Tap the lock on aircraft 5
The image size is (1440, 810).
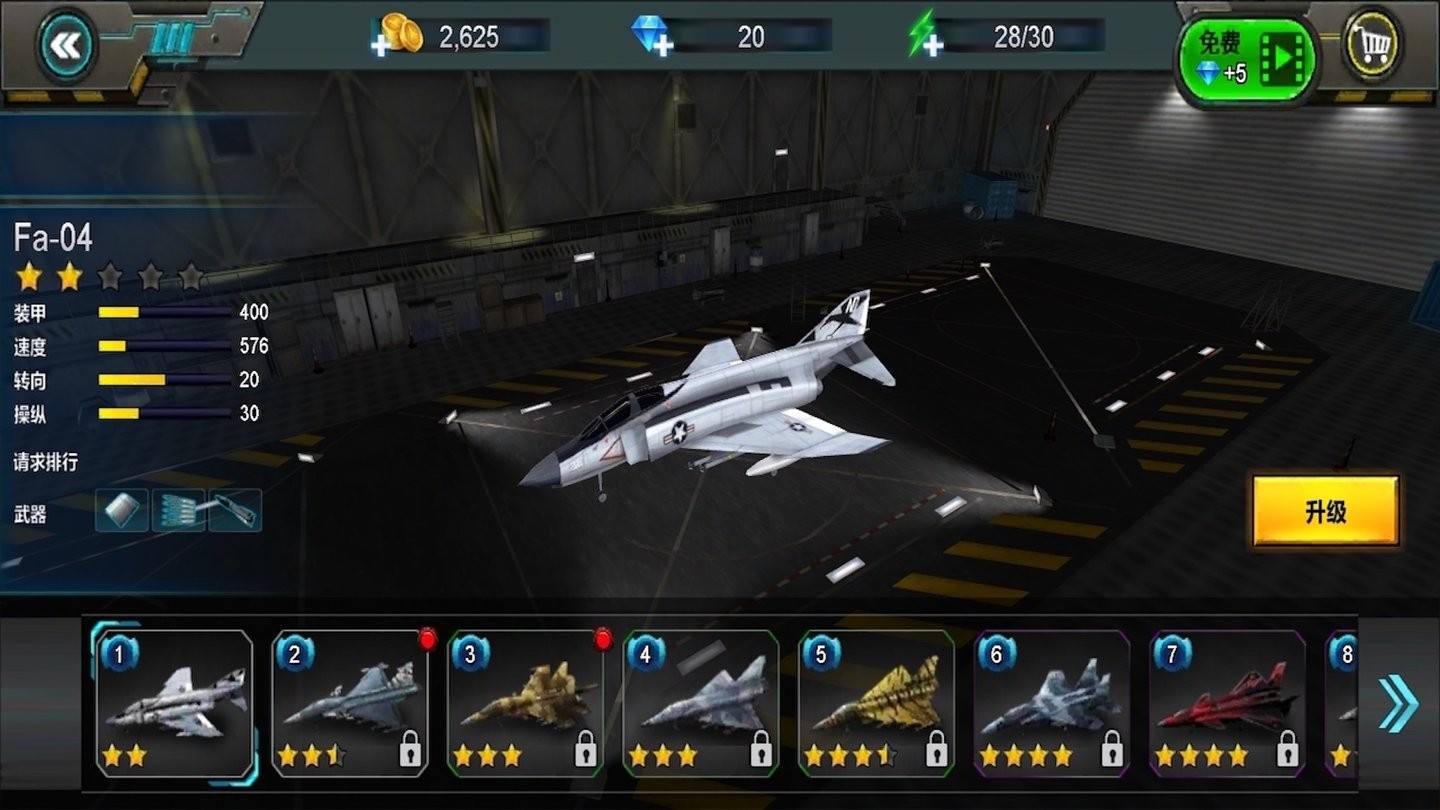(x=936, y=753)
